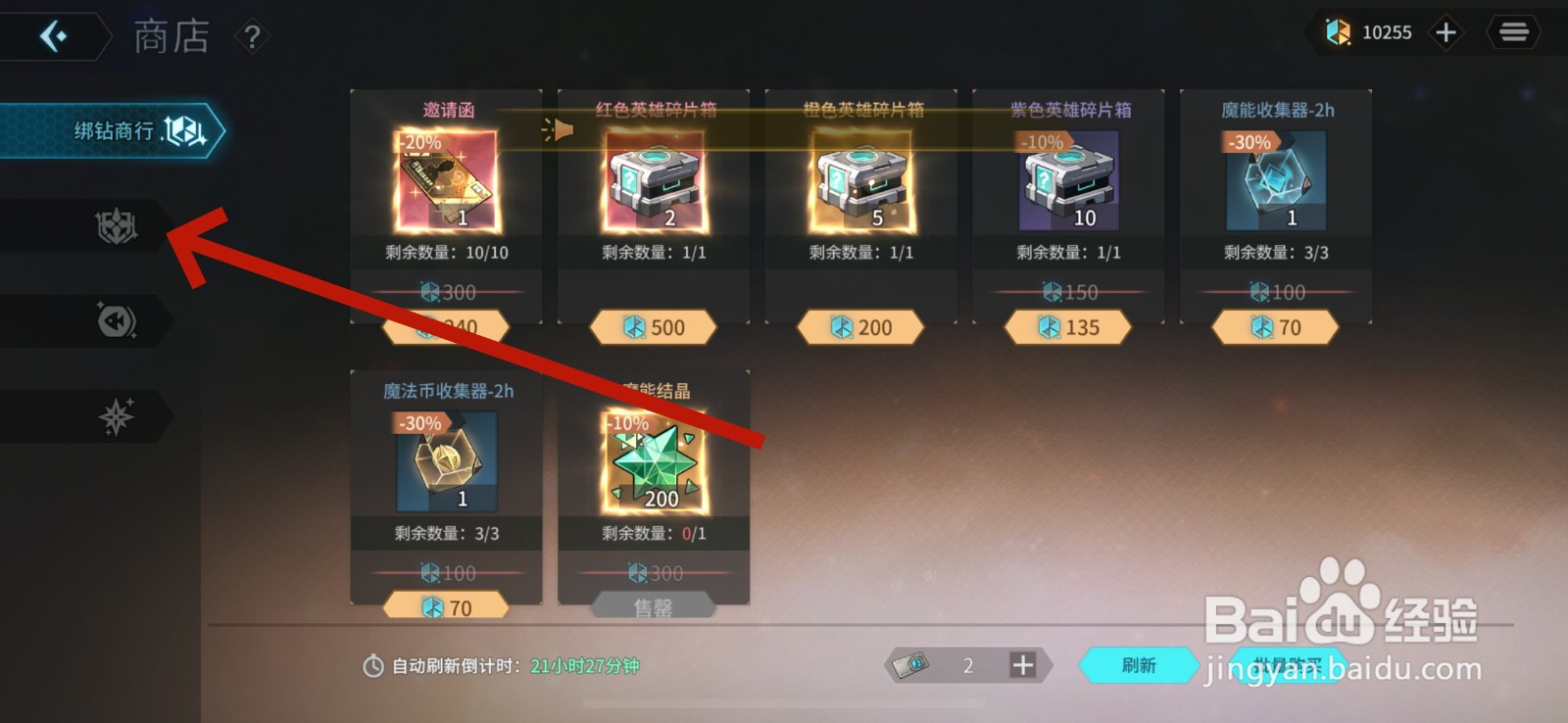Purchase 紫色英雄碎片箱 at 135 diamonds
The width and height of the screenshot is (1568, 723).
1069,327
